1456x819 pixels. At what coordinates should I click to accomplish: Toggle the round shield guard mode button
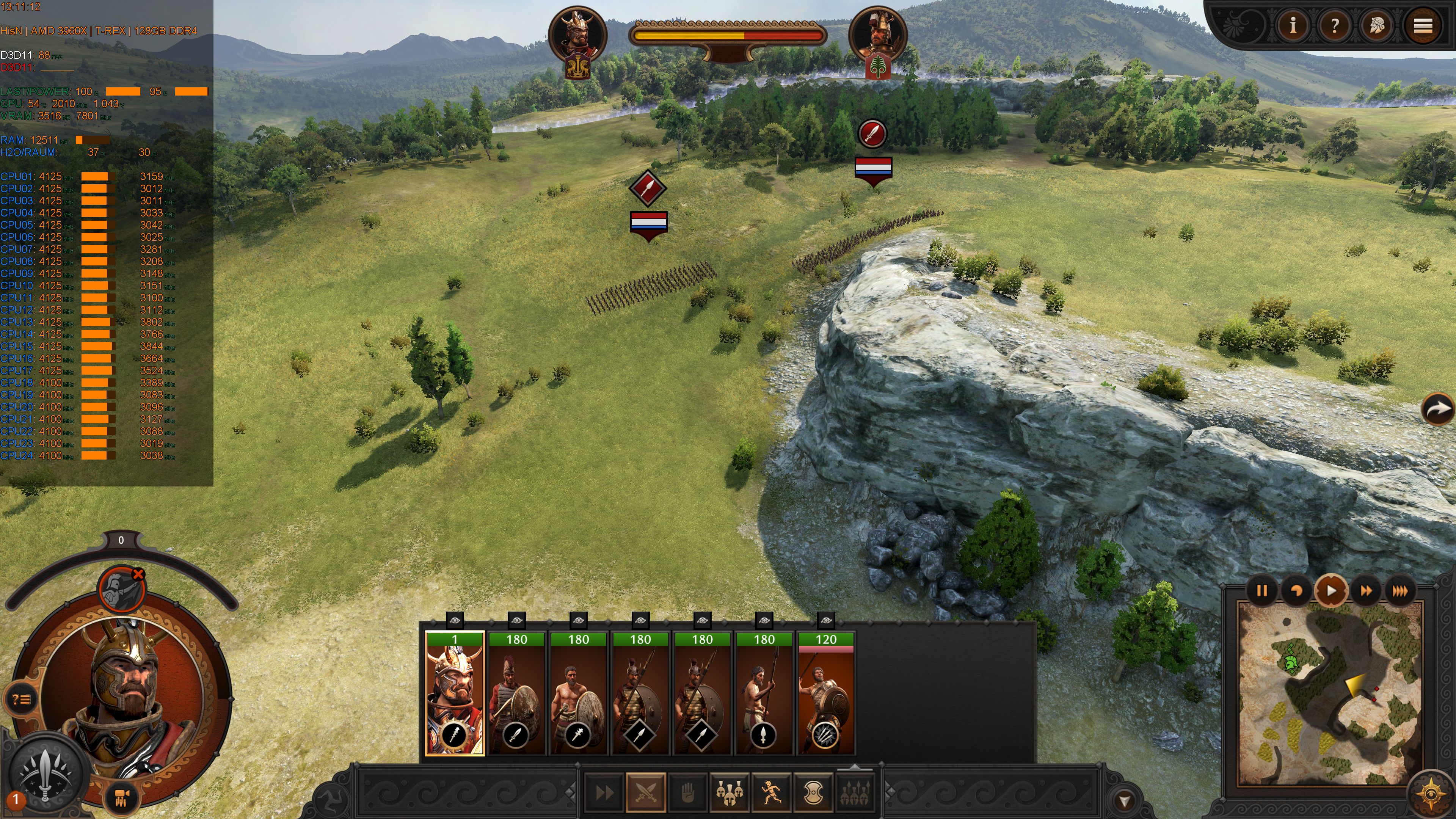coord(813,792)
